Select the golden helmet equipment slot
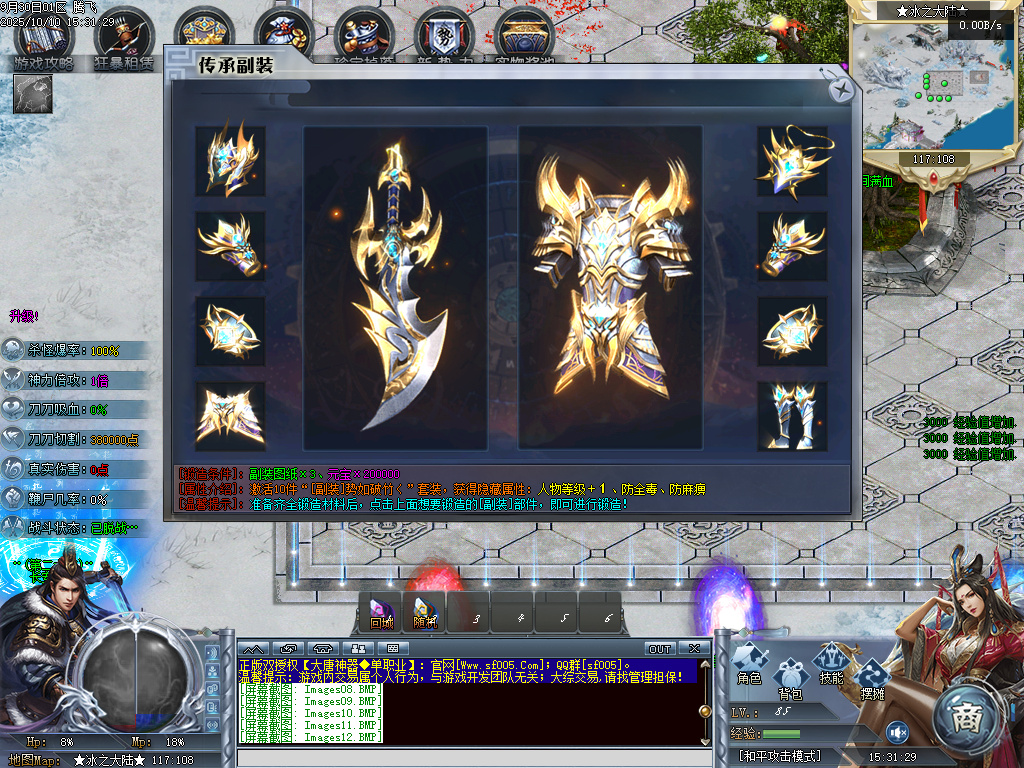 click(230, 161)
